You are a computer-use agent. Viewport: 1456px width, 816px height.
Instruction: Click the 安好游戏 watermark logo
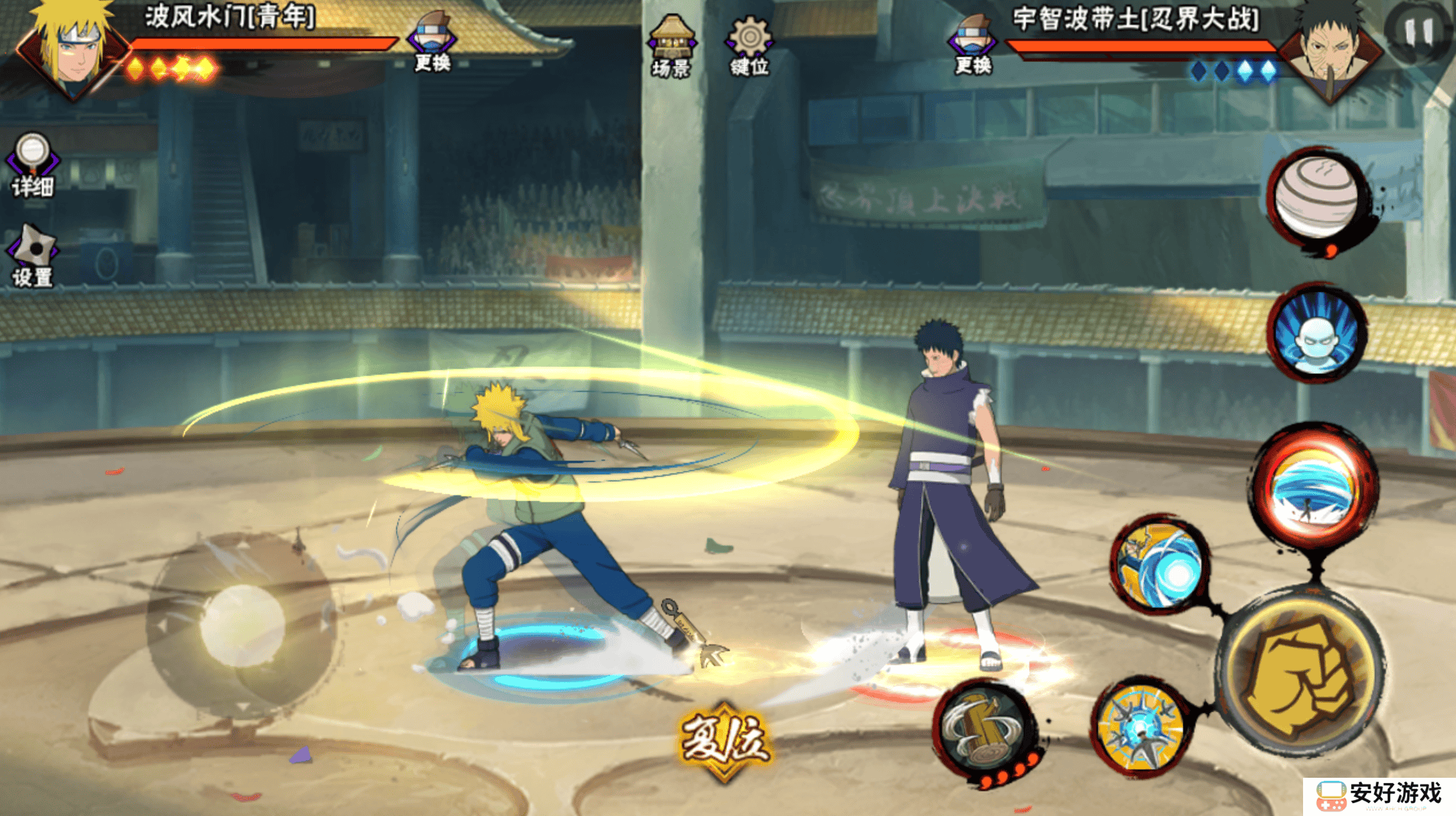tap(1379, 795)
